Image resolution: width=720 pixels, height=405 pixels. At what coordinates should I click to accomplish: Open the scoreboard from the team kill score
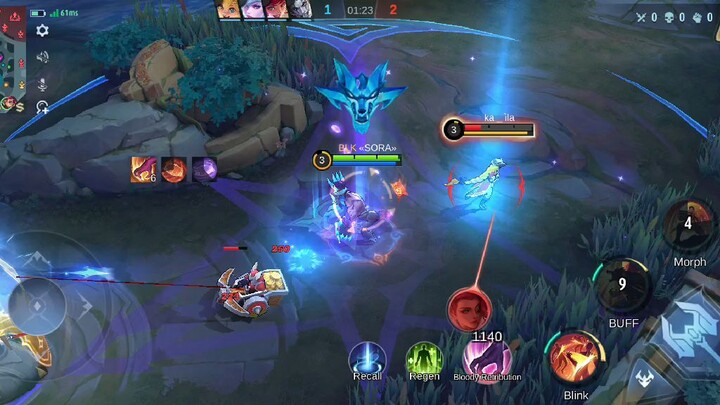(x=360, y=10)
